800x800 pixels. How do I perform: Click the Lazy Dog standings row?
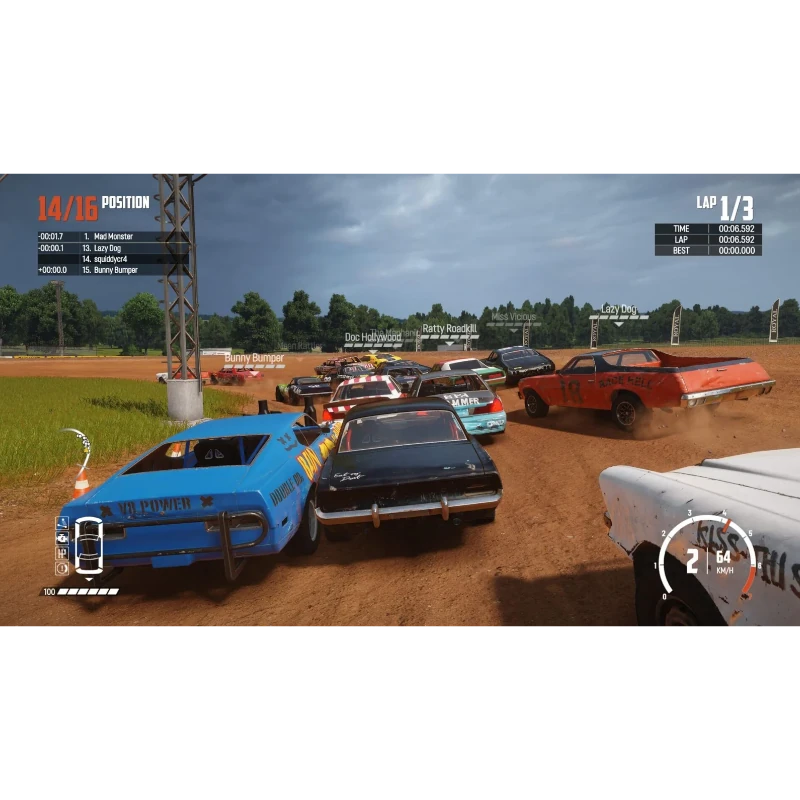(x=112, y=248)
